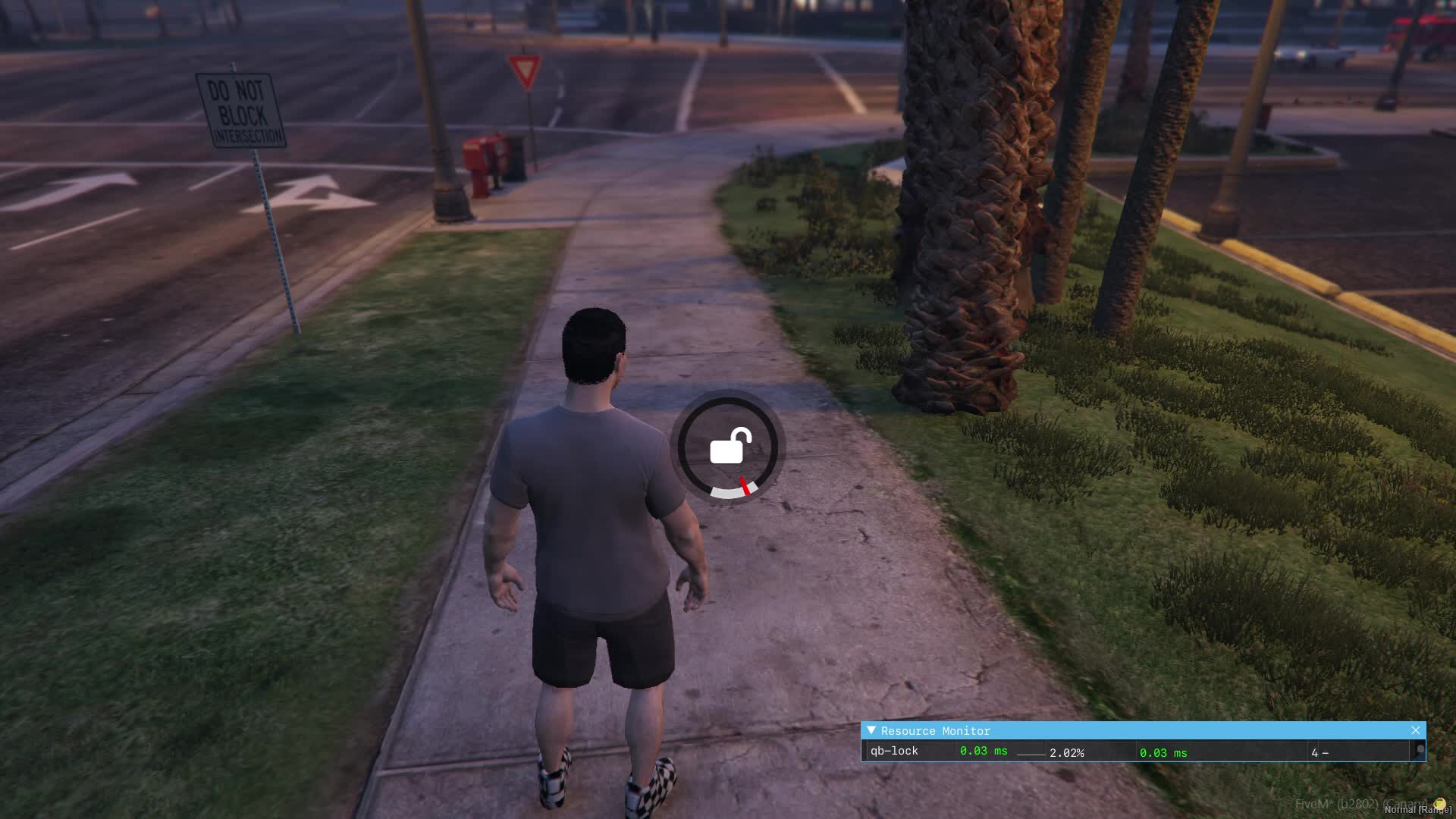Collapse the Resource Monitor panel arrow
This screenshot has width=1456, height=819.
point(871,730)
